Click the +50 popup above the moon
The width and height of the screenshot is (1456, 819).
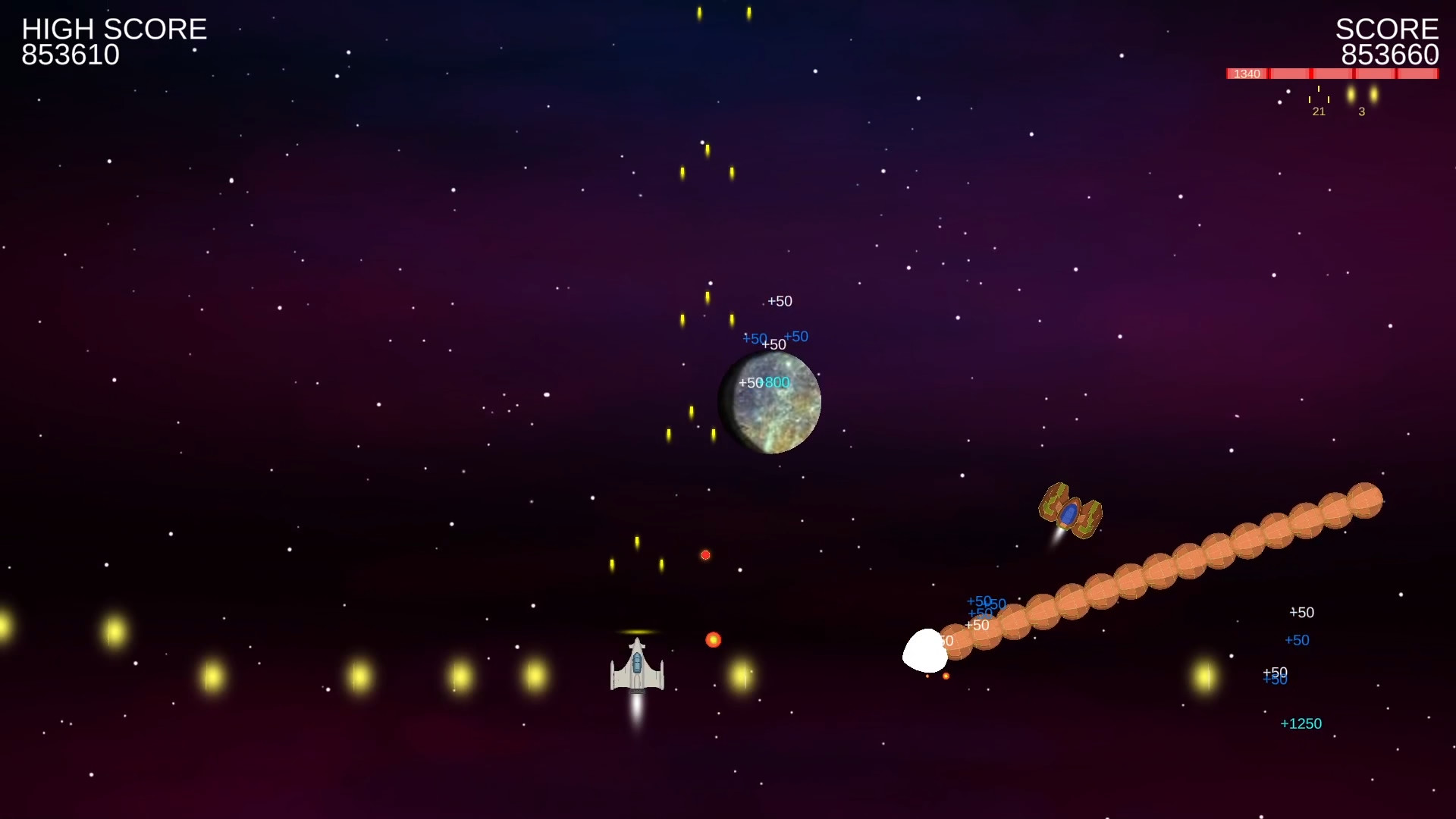tap(780, 301)
